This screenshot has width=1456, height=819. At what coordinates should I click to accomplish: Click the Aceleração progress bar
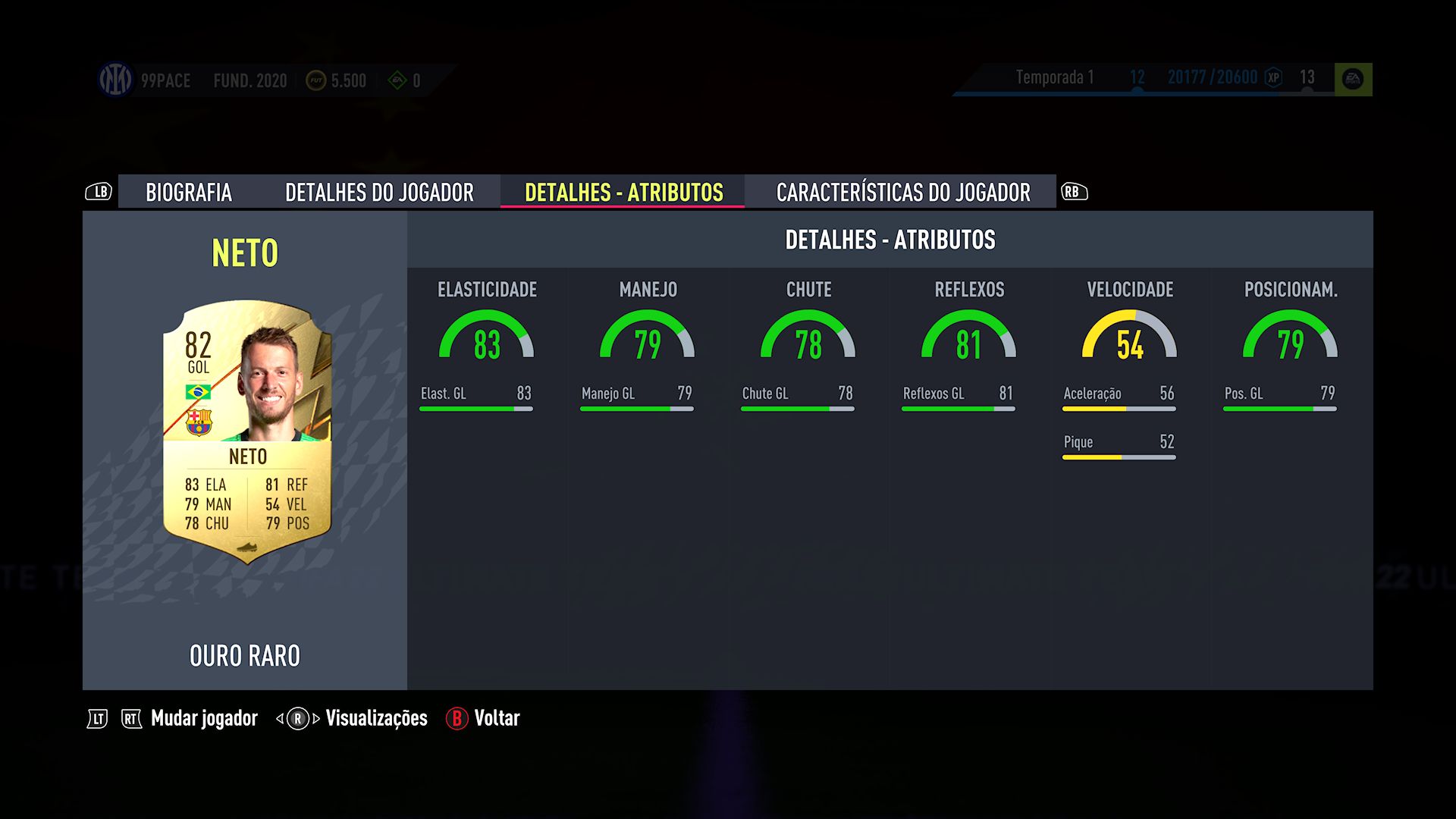1119,408
